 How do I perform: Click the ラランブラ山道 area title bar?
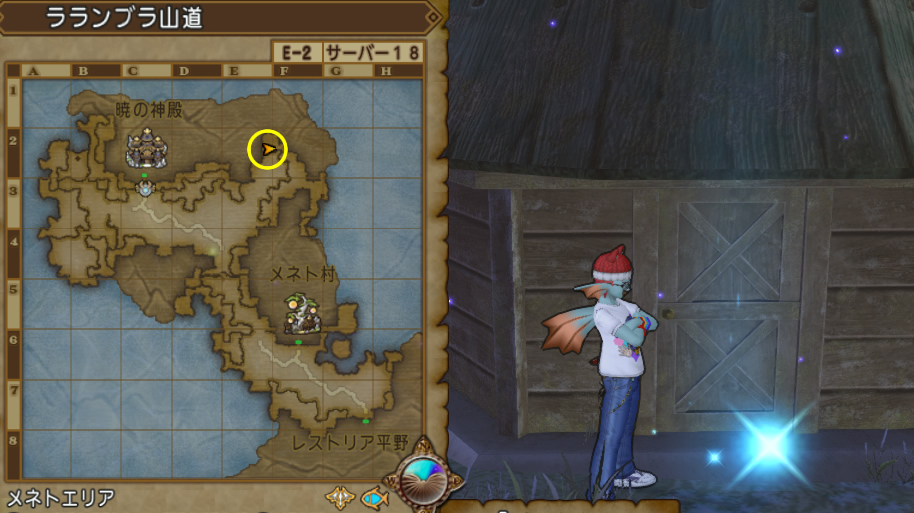pyautogui.click(x=220, y=18)
